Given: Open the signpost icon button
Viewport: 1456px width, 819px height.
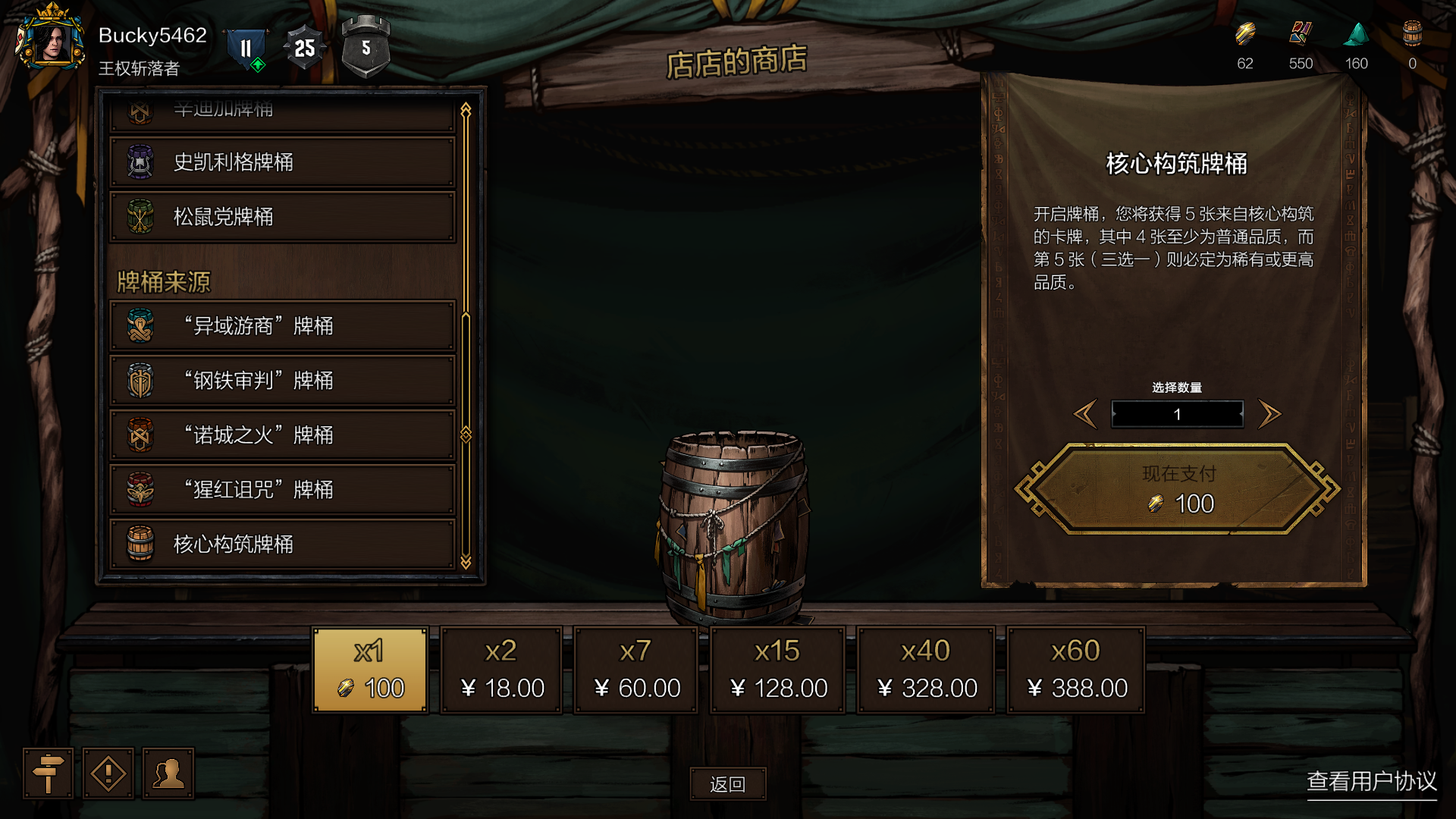Looking at the screenshot, I should pos(48,773).
